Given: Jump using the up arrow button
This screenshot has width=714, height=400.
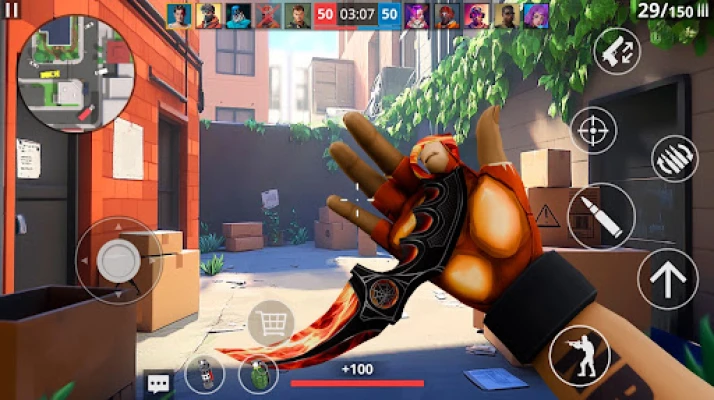Looking at the screenshot, I should [x=668, y=279].
